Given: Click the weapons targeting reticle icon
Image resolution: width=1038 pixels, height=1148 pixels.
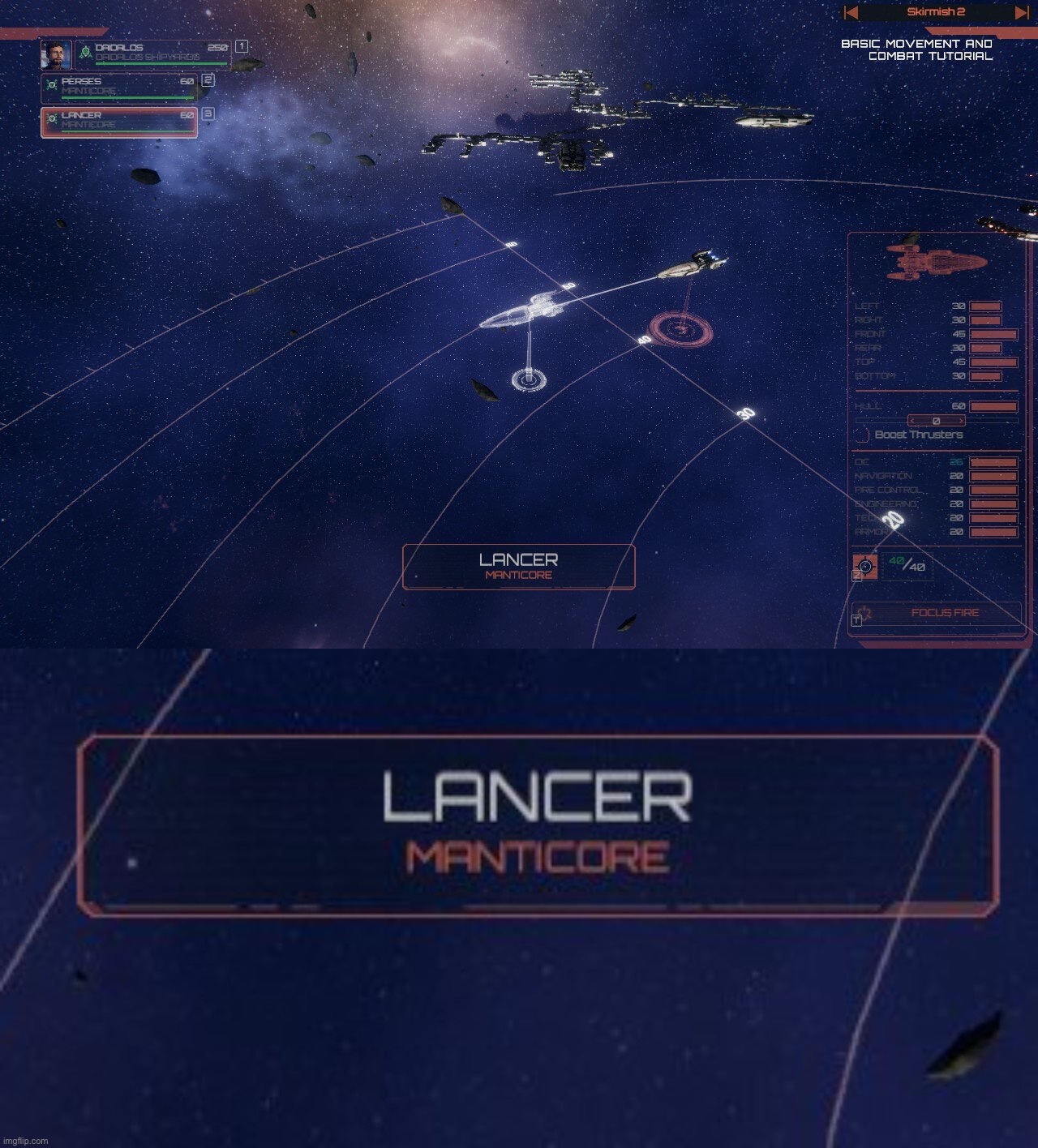Looking at the screenshot, I should point(866,566).
